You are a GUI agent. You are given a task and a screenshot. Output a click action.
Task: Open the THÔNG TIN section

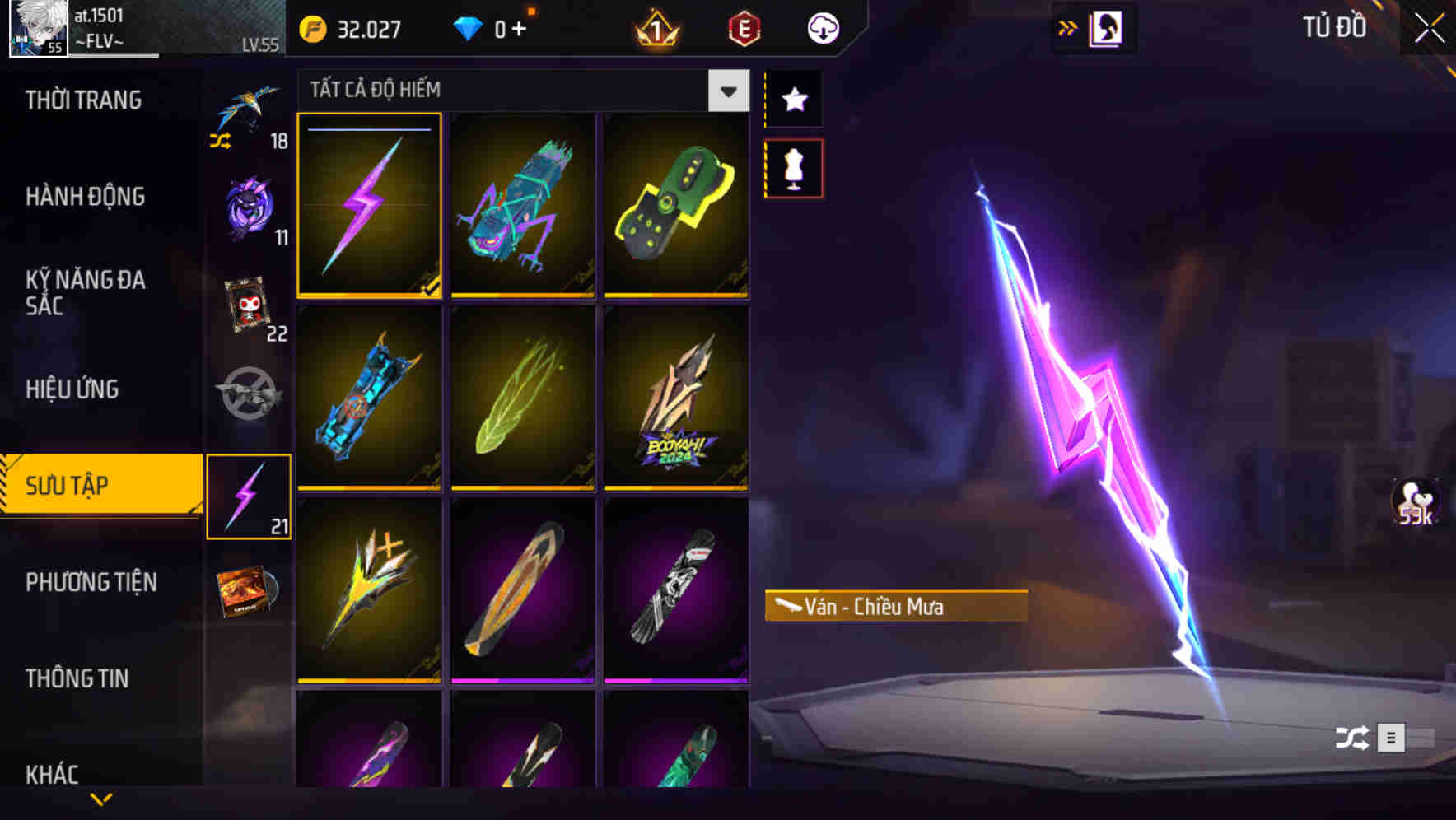click(x=78, y=678)
